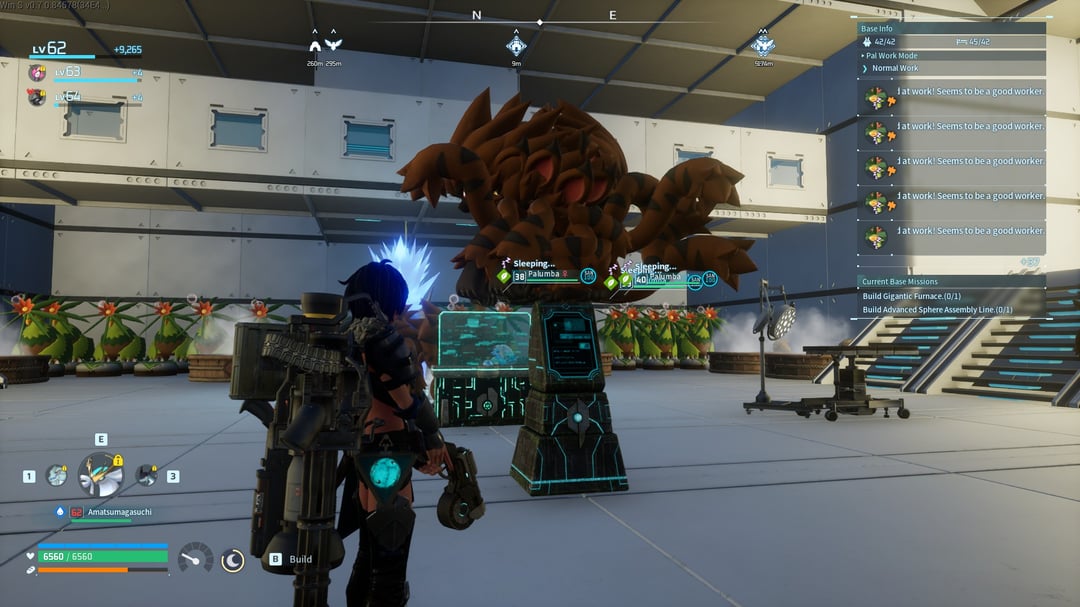1080x607 pixels.
Task: Select the Current Base Missions header
Action: click(x=900, y=282)
